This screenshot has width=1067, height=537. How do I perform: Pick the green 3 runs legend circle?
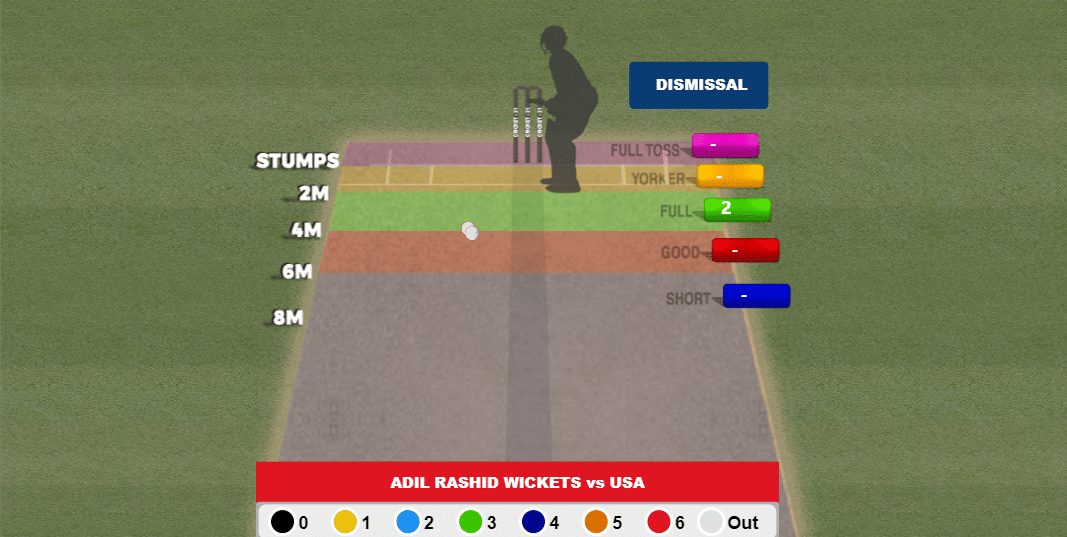470,522
